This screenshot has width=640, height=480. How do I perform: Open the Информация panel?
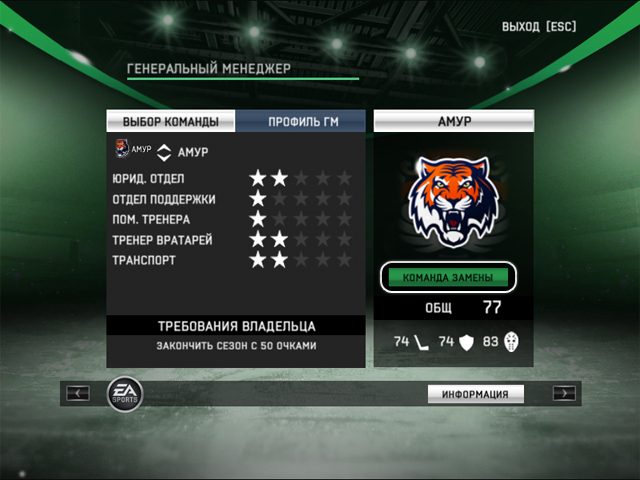476,394
